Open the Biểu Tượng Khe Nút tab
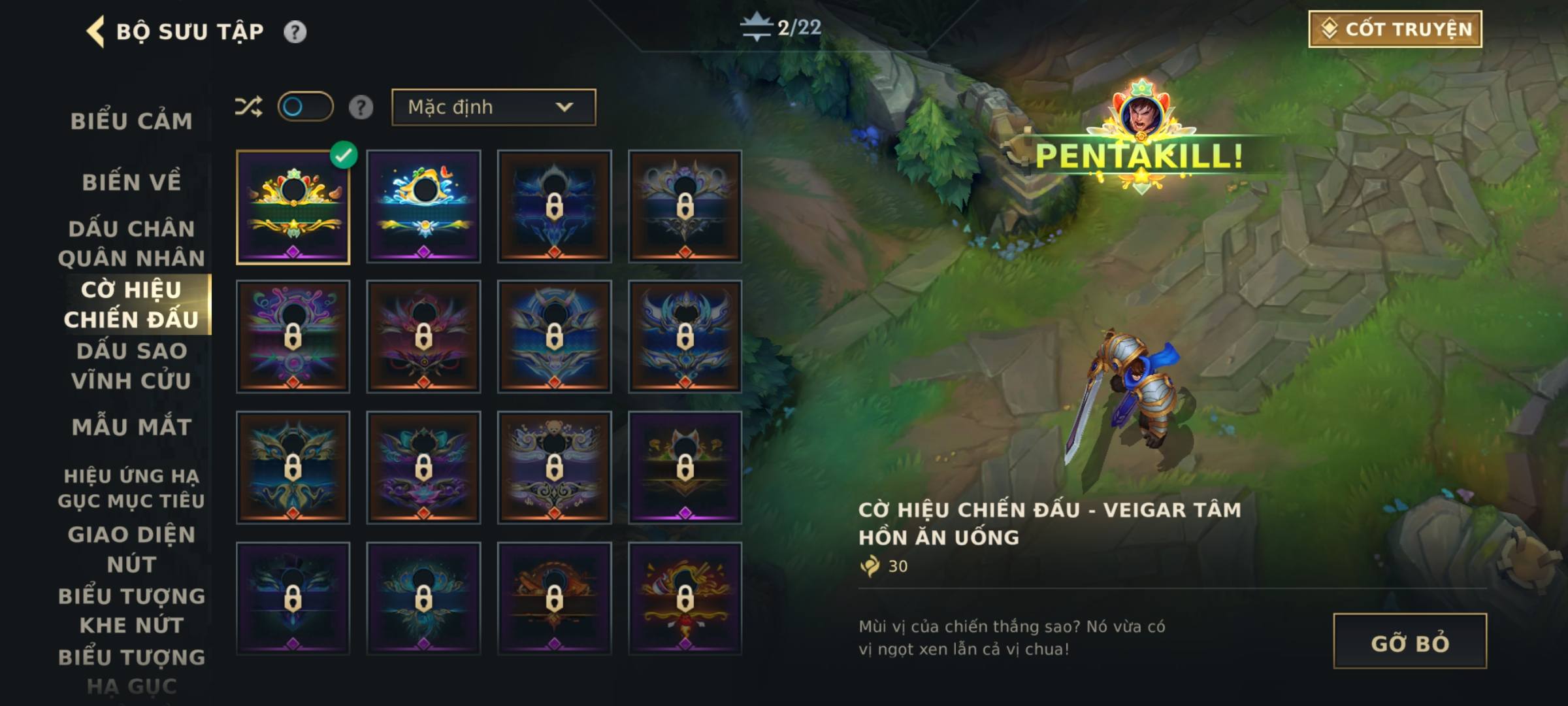Screen dimensions: 1568x706 tap(131, 610)
